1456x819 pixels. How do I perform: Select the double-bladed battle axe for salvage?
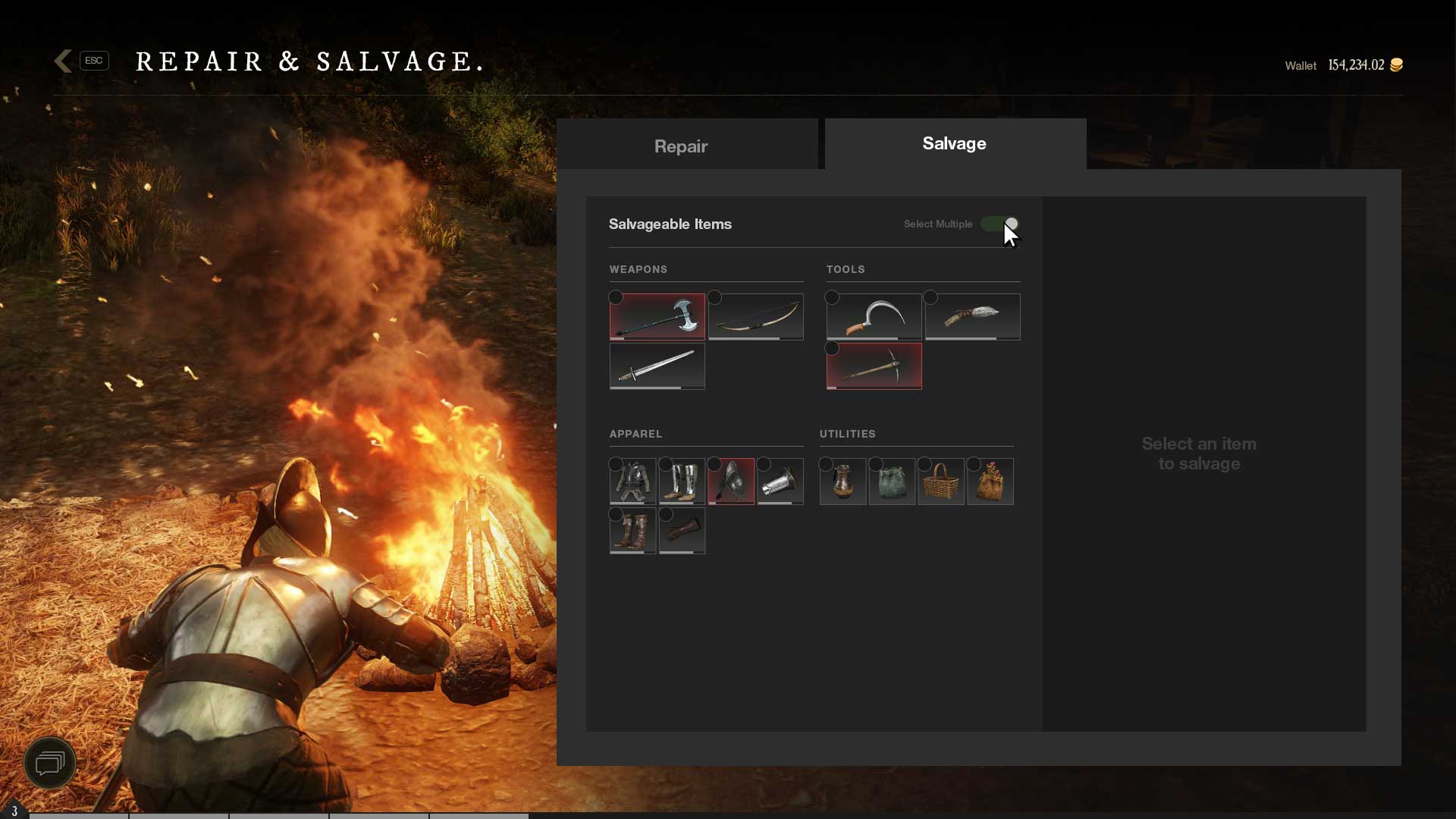coord(657,316)
